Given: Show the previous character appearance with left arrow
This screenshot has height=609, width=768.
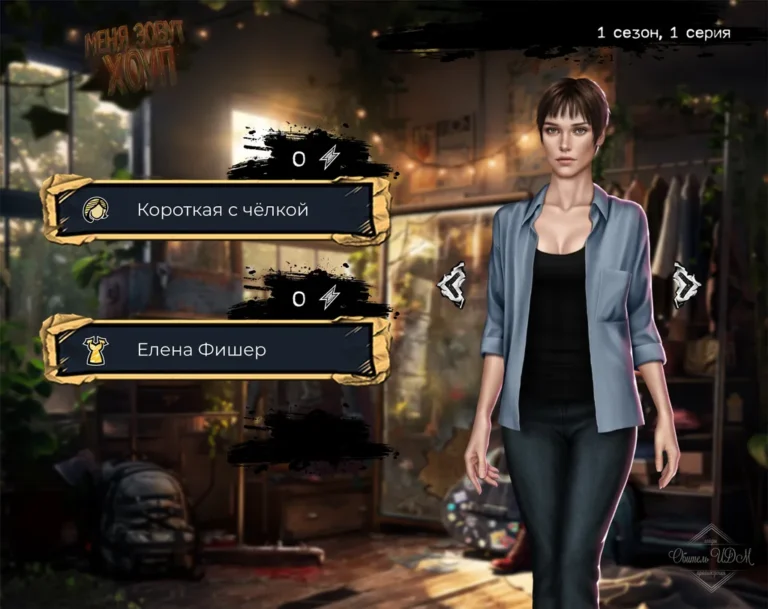Looking at the screenshot, I should click(x=452, y=284).
